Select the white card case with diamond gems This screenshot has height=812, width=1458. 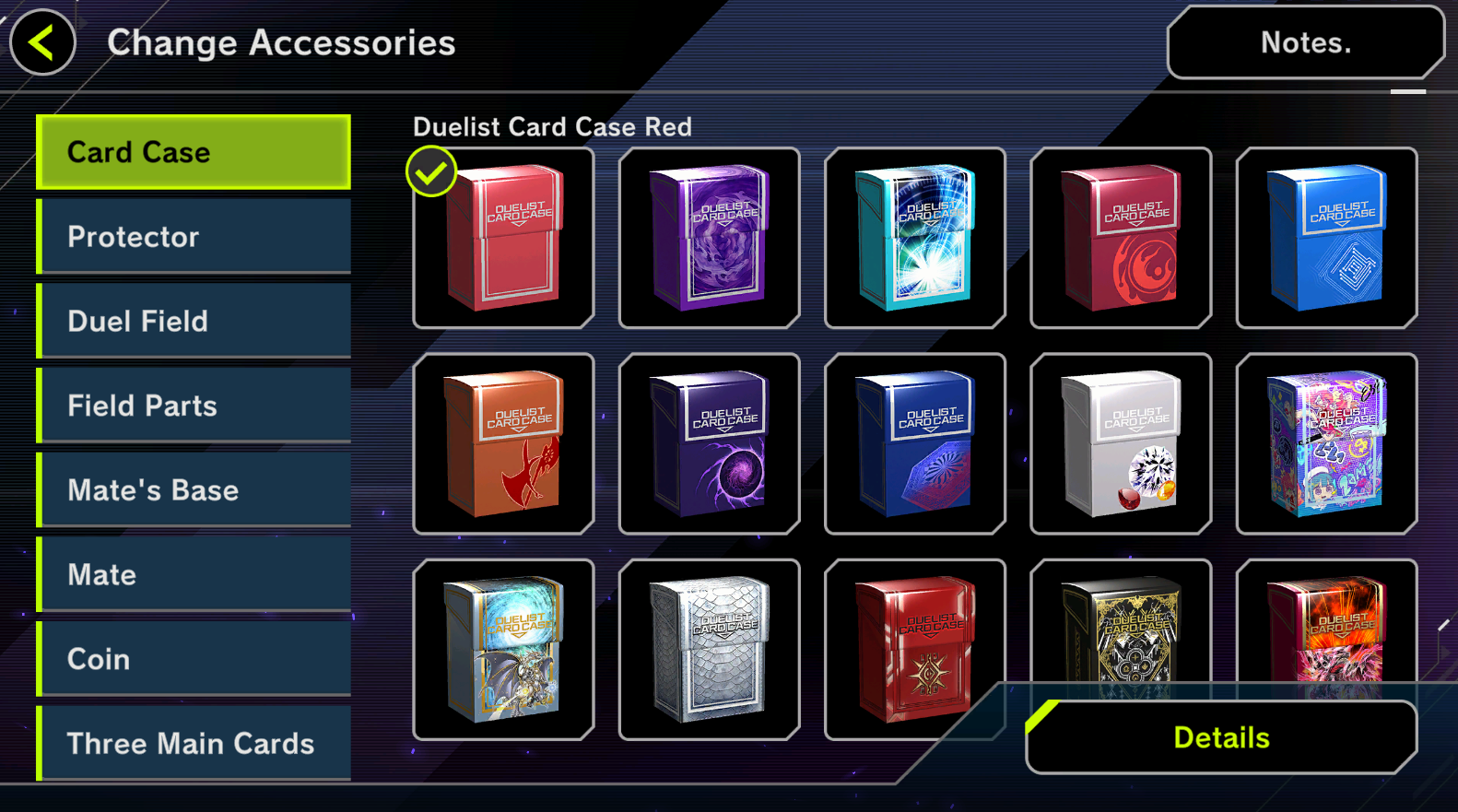[1121, 443]
